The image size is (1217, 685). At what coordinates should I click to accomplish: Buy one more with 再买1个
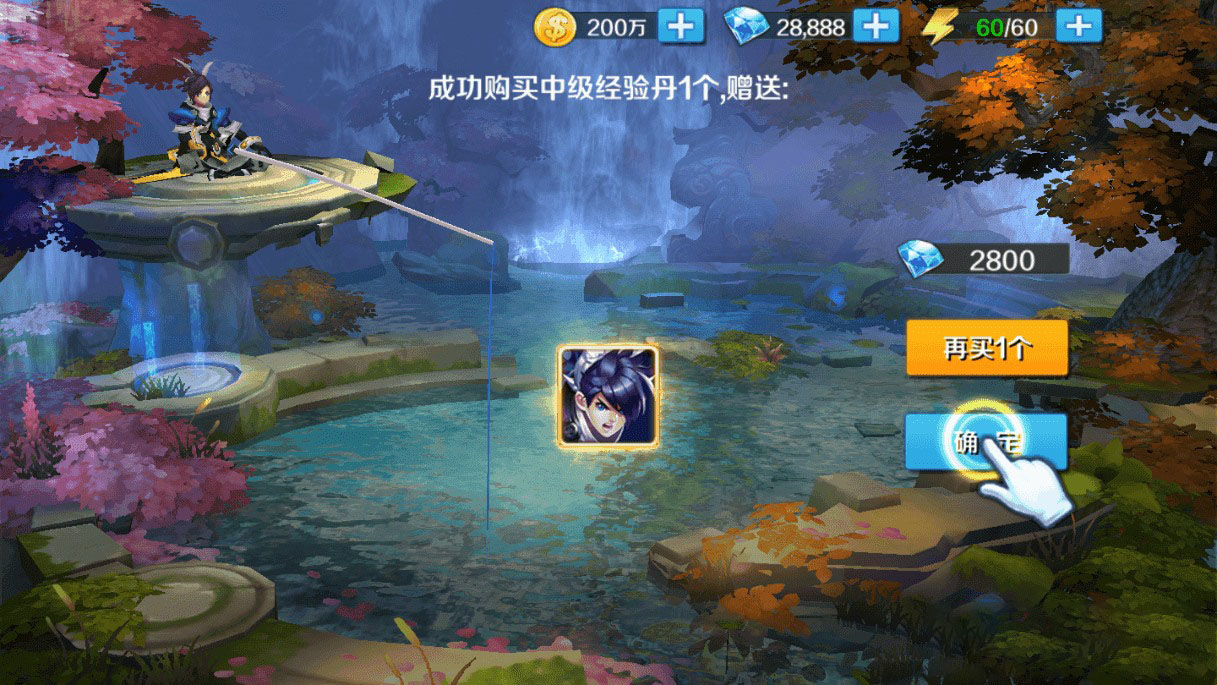[987, 348]
